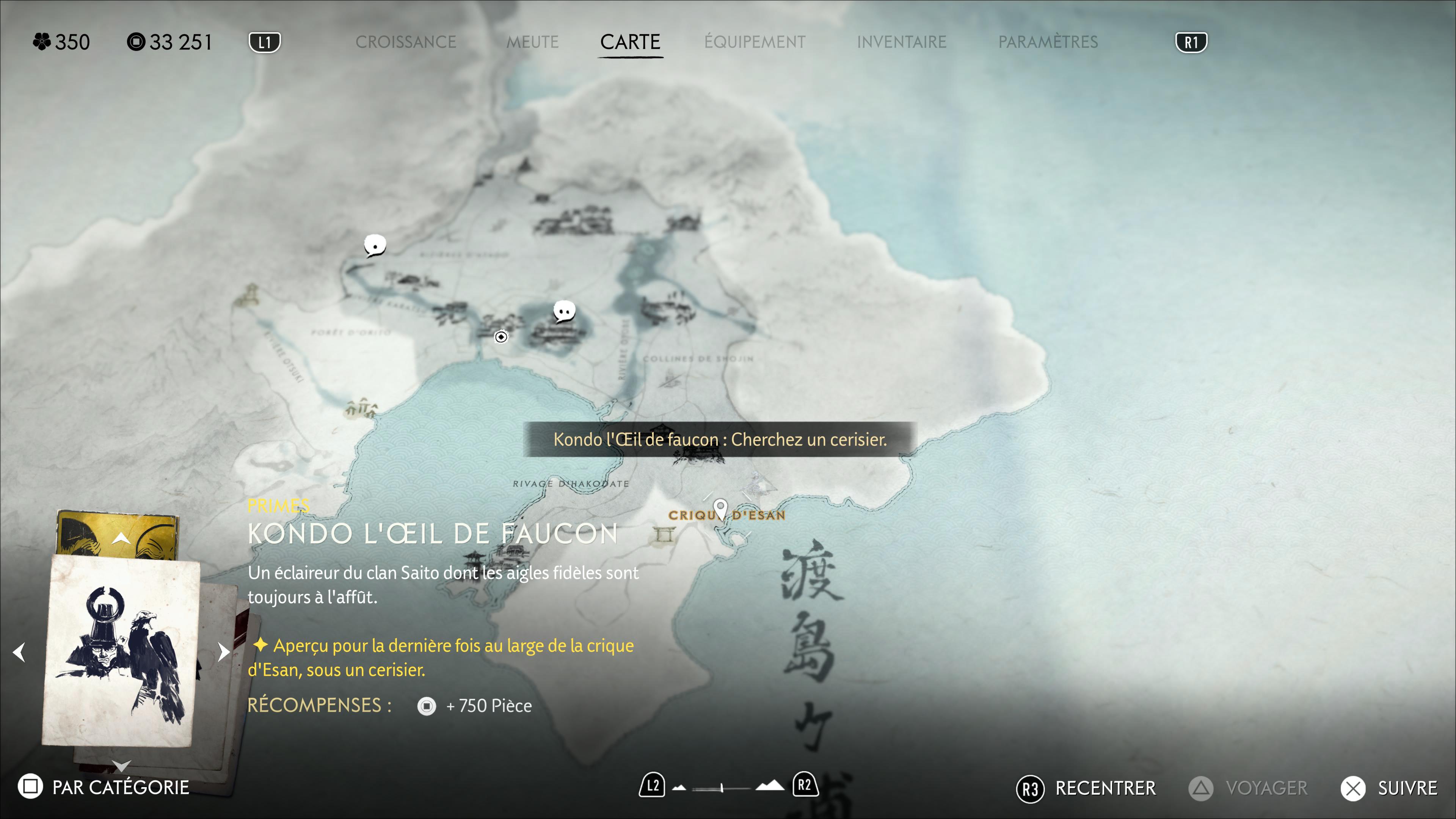Show the next bounty card

click(x=223, y=652)
